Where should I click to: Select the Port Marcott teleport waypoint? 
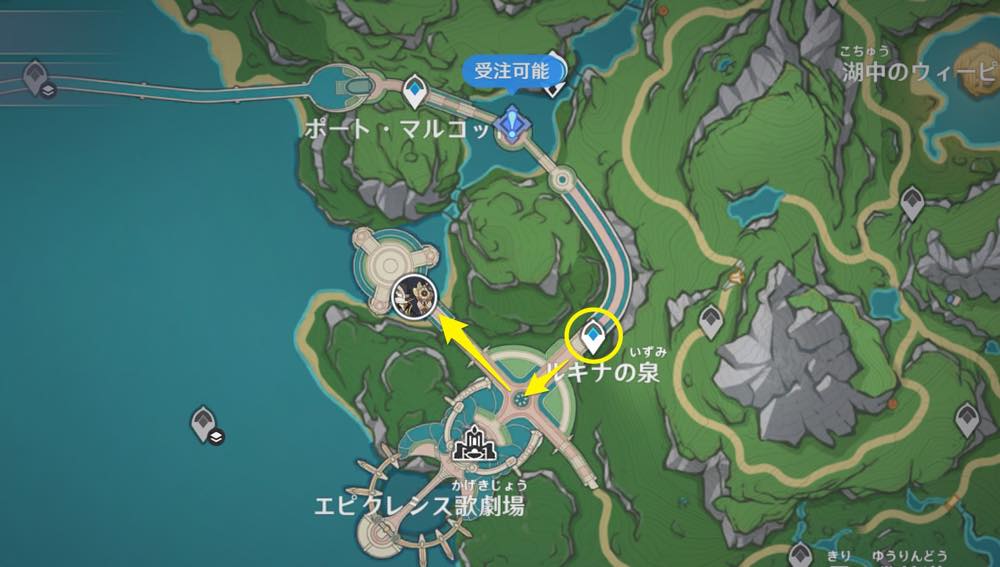(415, 94)
